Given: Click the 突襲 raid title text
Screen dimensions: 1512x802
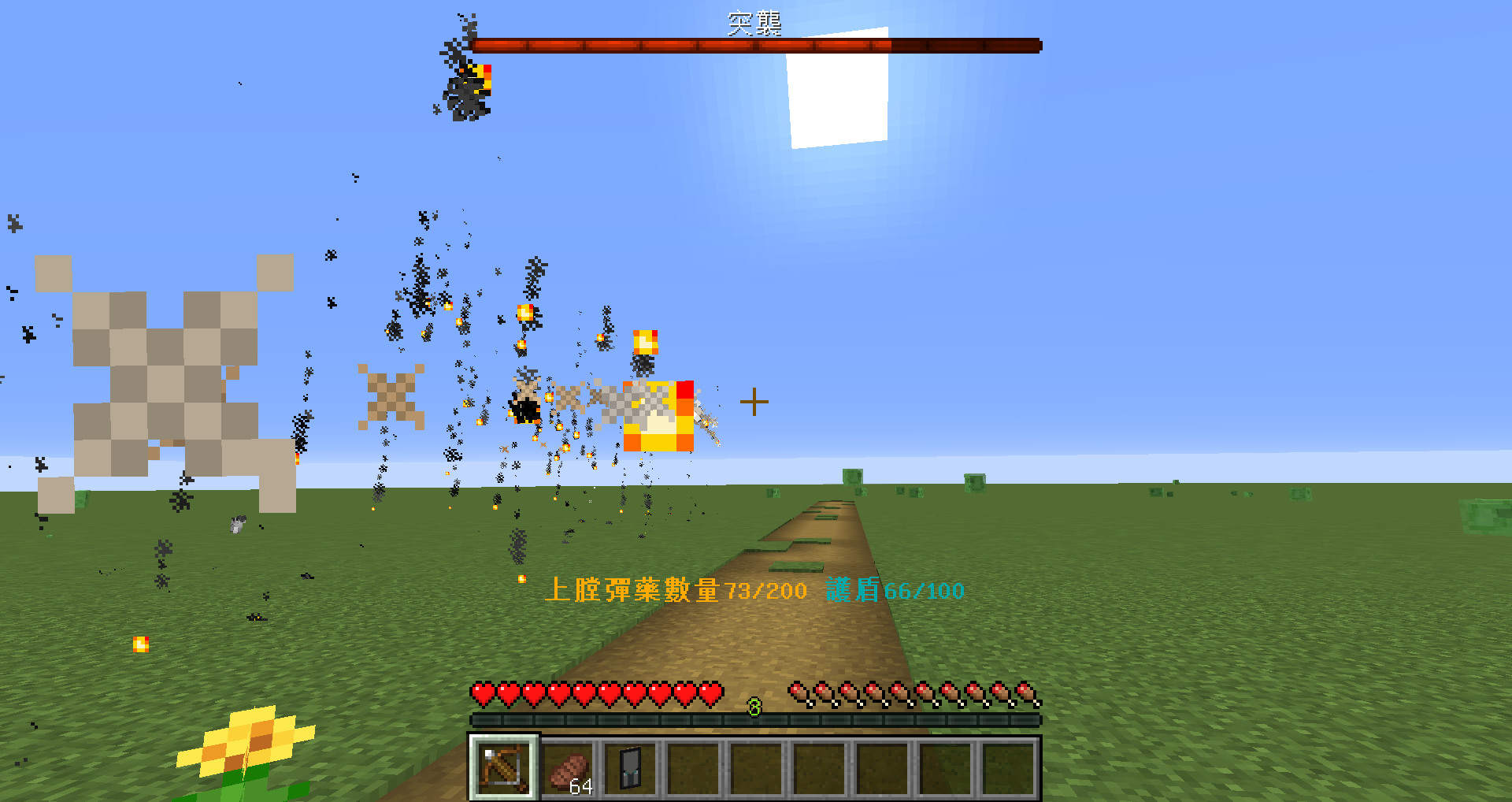Looking at the screenshot, I should [x=754, y=24].
